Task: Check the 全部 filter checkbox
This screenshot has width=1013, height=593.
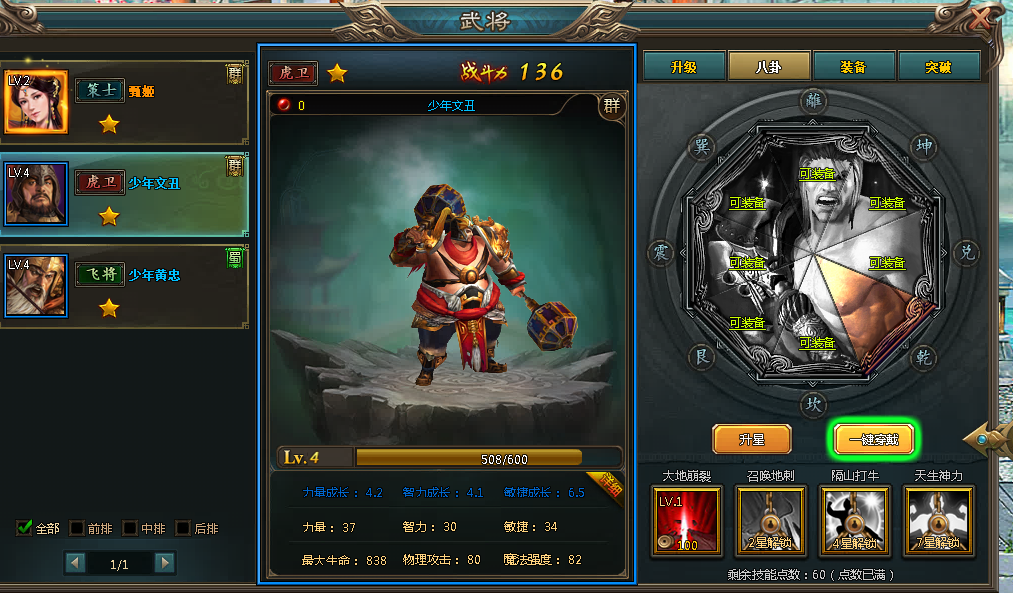Action: coord(25,528)
